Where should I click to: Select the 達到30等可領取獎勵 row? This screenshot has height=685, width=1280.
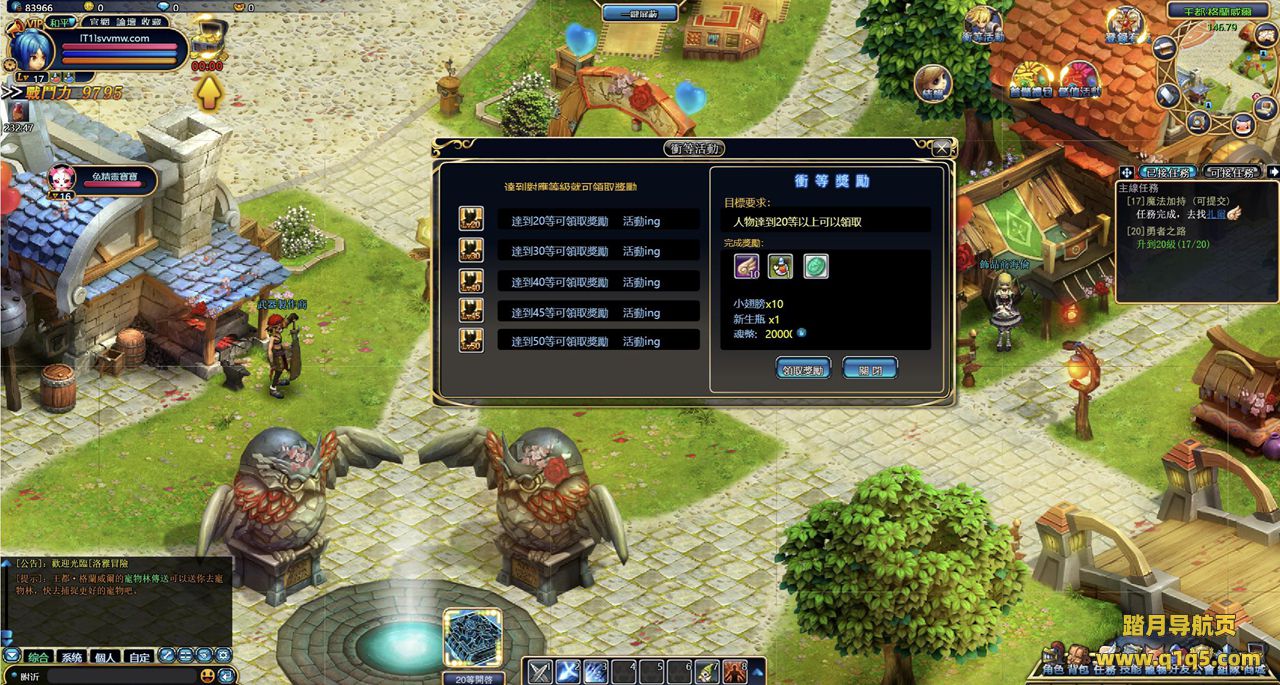click(598, 251)
